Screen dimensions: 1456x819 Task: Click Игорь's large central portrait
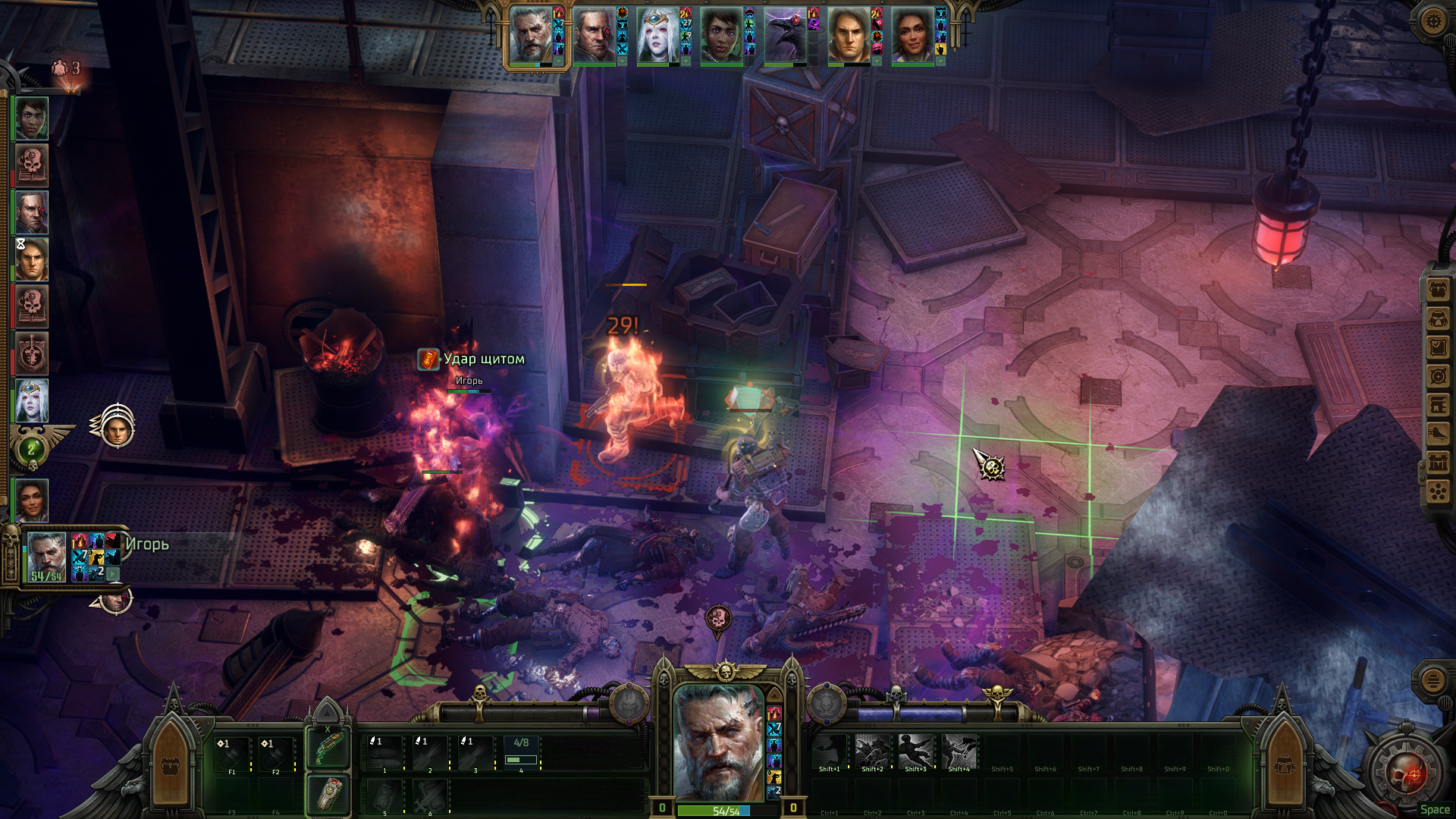click(718, 741)
